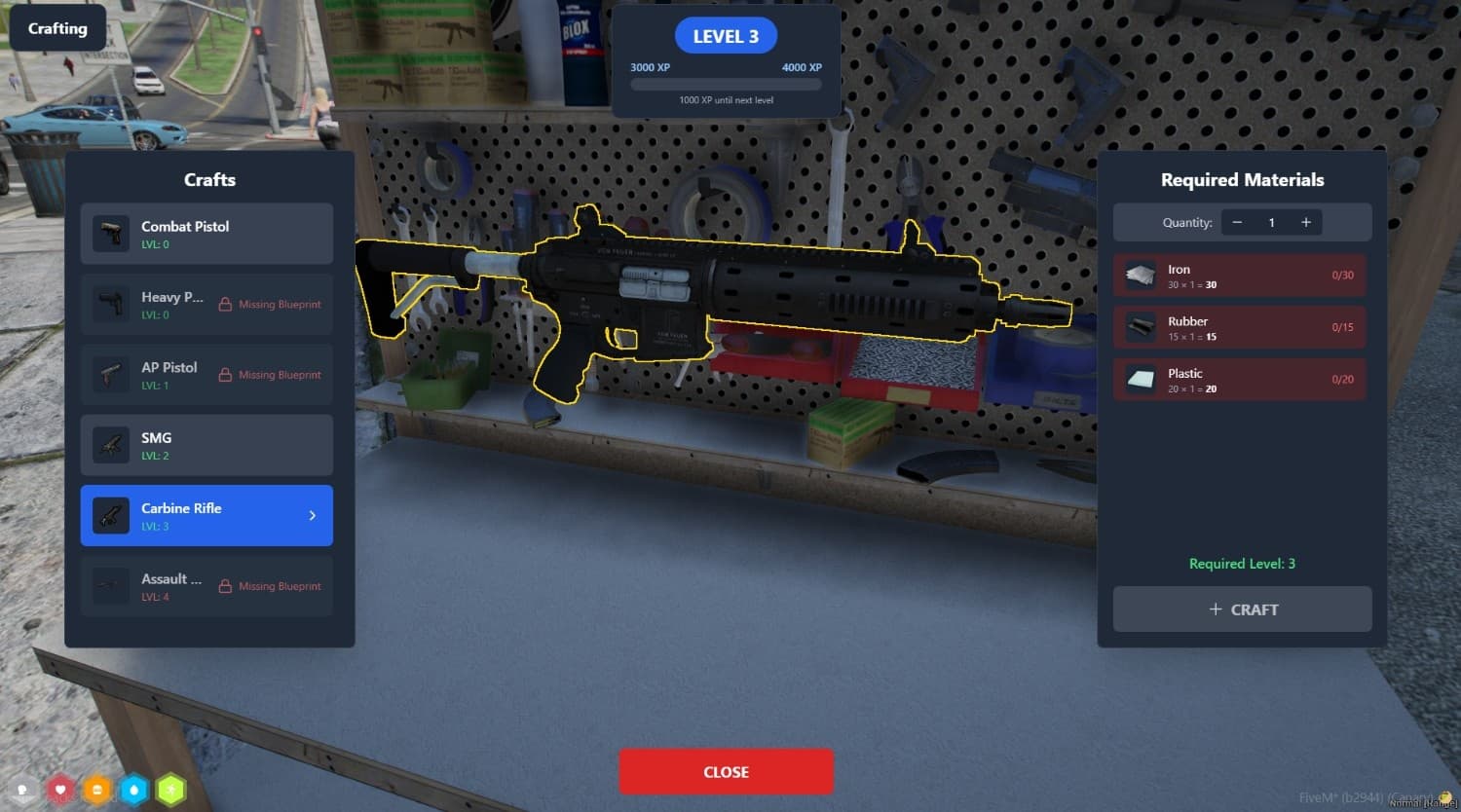Click the orange hunger hexagon icon
Image resolution: width=1461 pixels, height=812 pixels.
pos(97,790)
